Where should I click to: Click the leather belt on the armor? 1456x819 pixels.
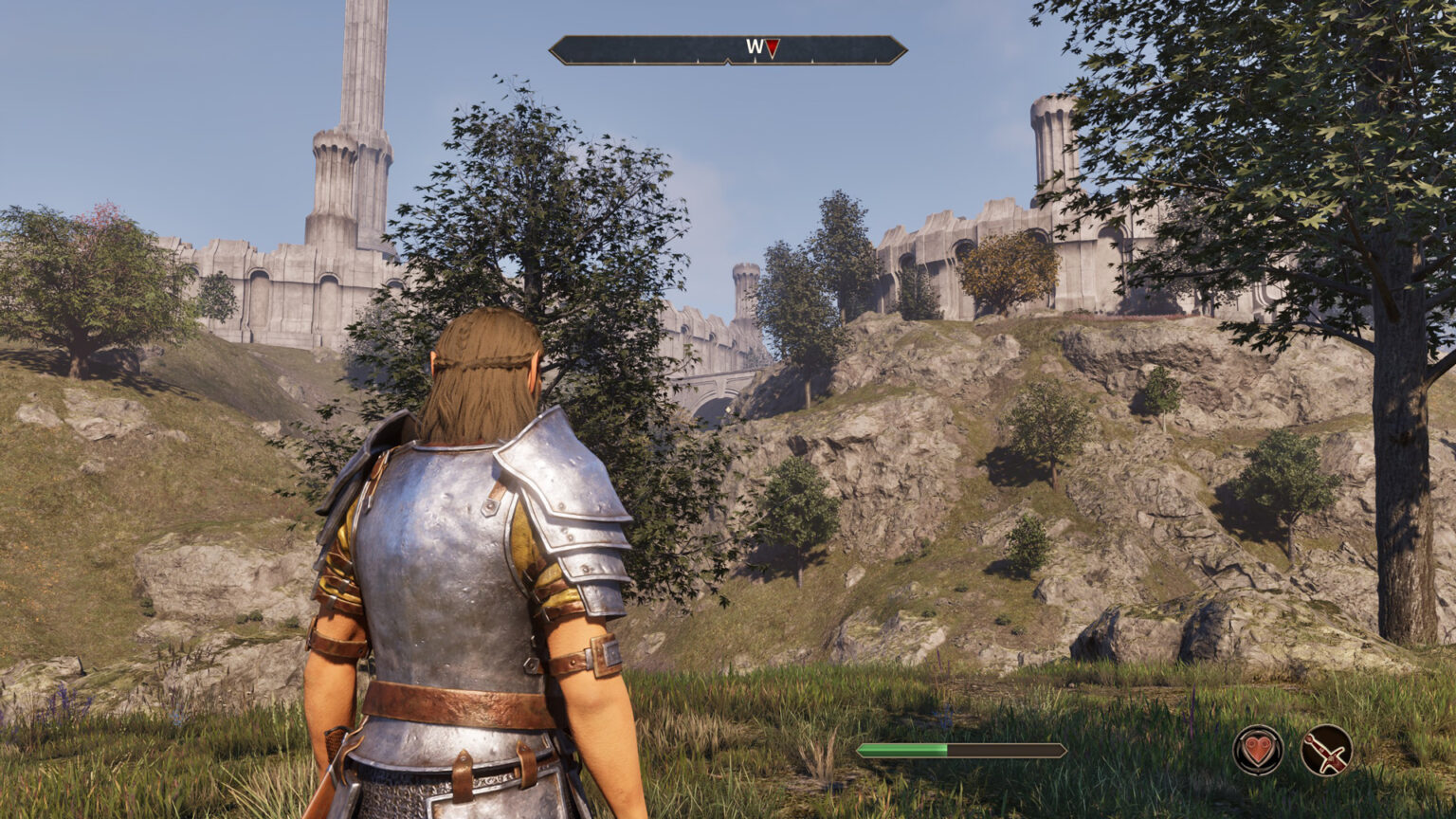[455, 701]
